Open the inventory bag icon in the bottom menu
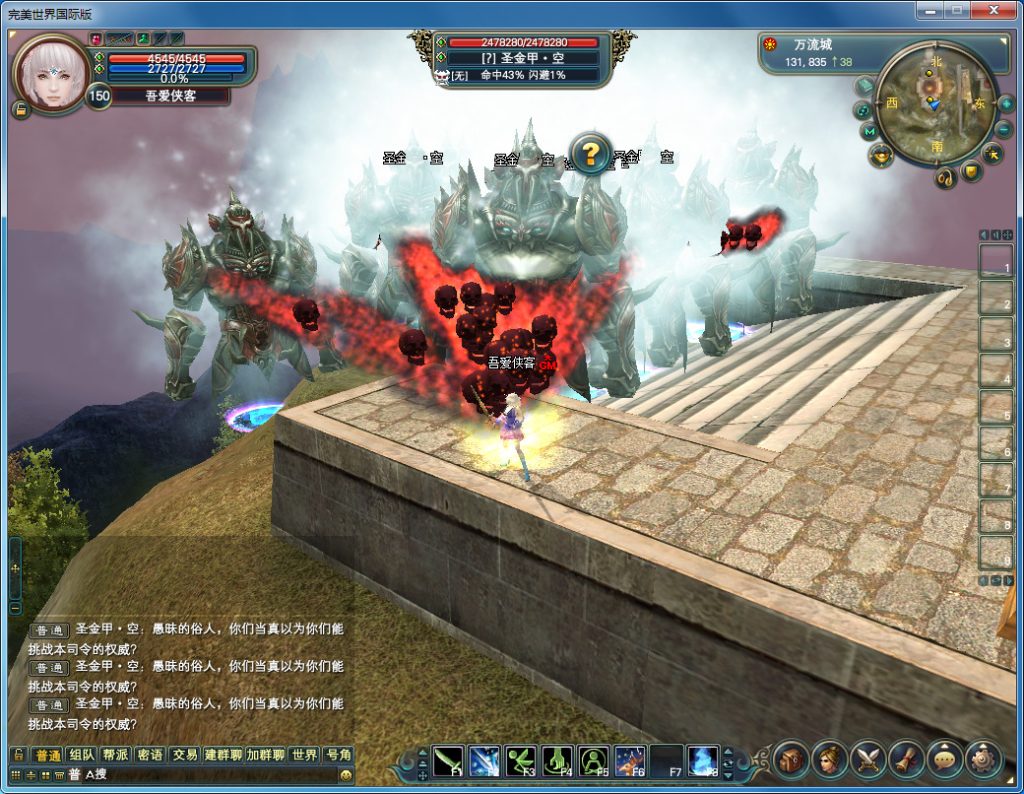Viewport: 1024px width, 794px height. [x=791, y=760]
